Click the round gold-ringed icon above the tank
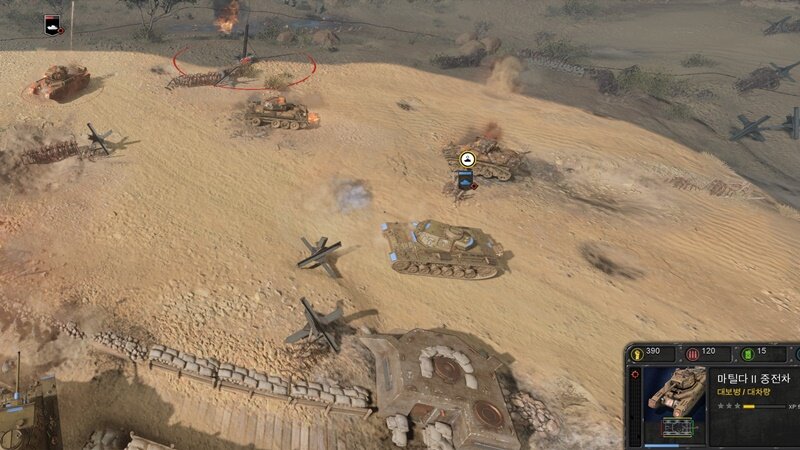This screenshot has height=450, width=800. click(467, 159)
